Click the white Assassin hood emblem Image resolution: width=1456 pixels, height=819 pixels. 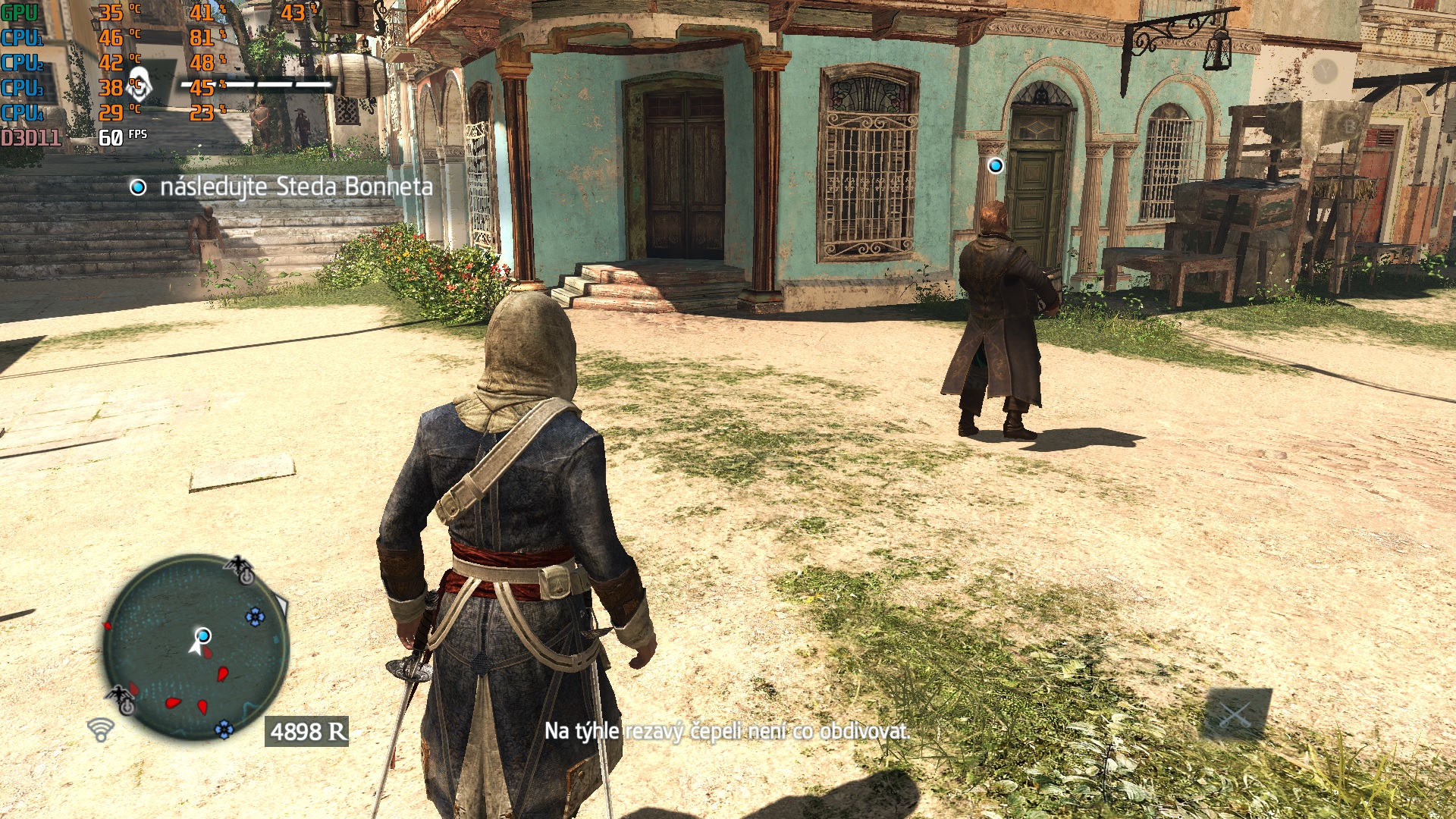click(x=139, y=86)
